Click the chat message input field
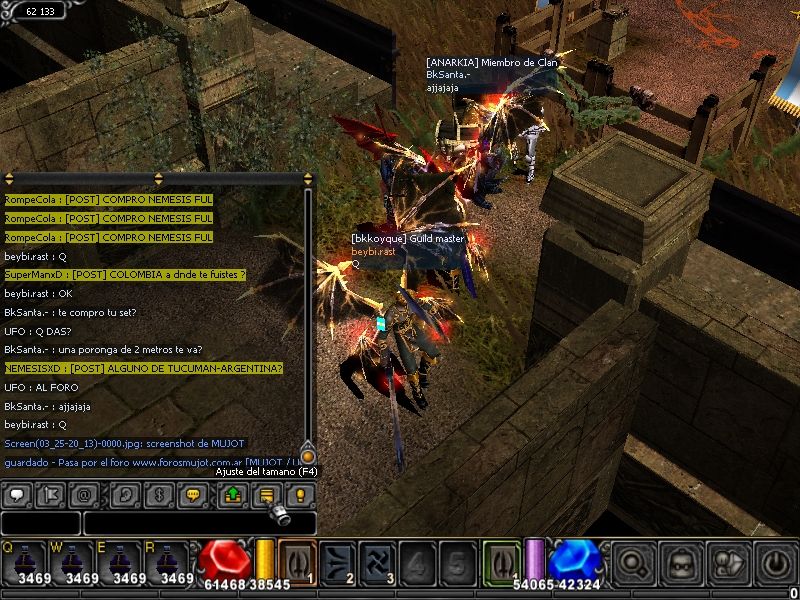This screenshot has height=600, width=800. [198, 523]
